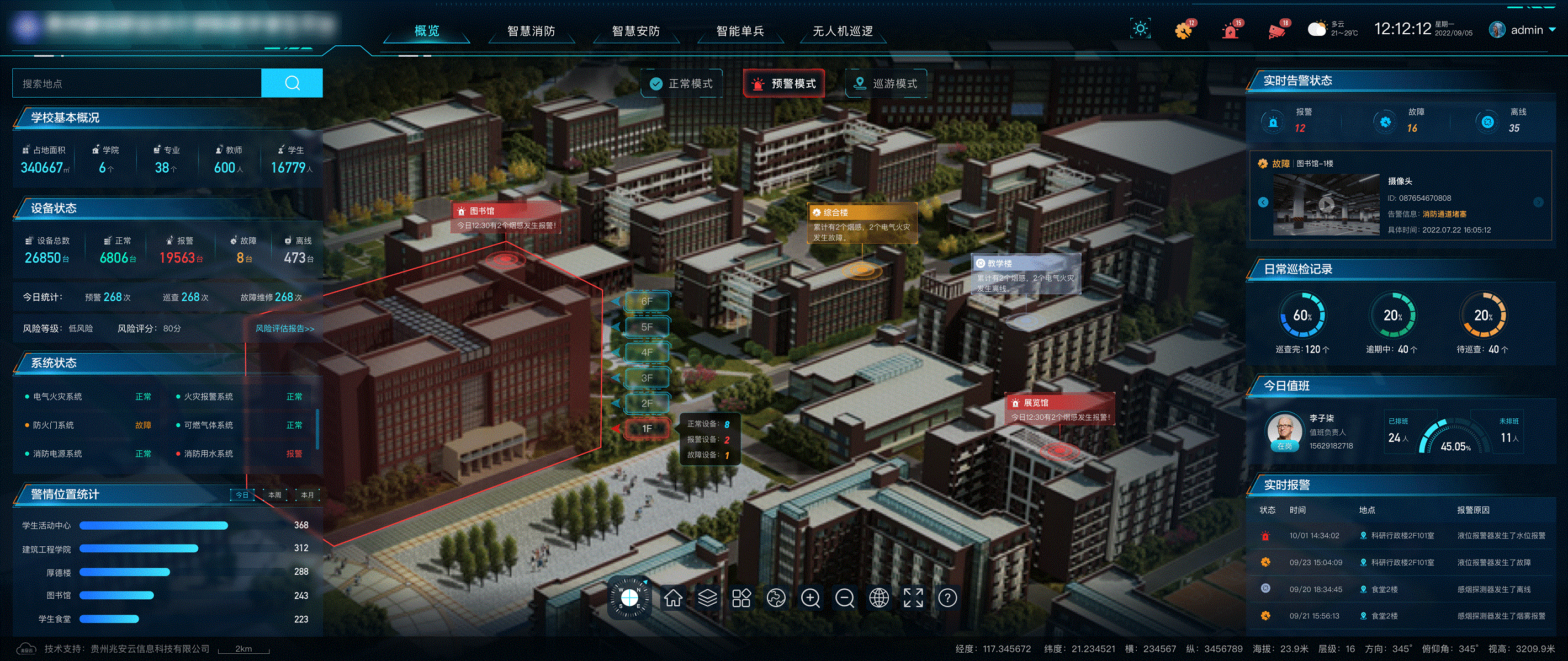Go to the 无人机巡逻 tab

coord(843,31)
